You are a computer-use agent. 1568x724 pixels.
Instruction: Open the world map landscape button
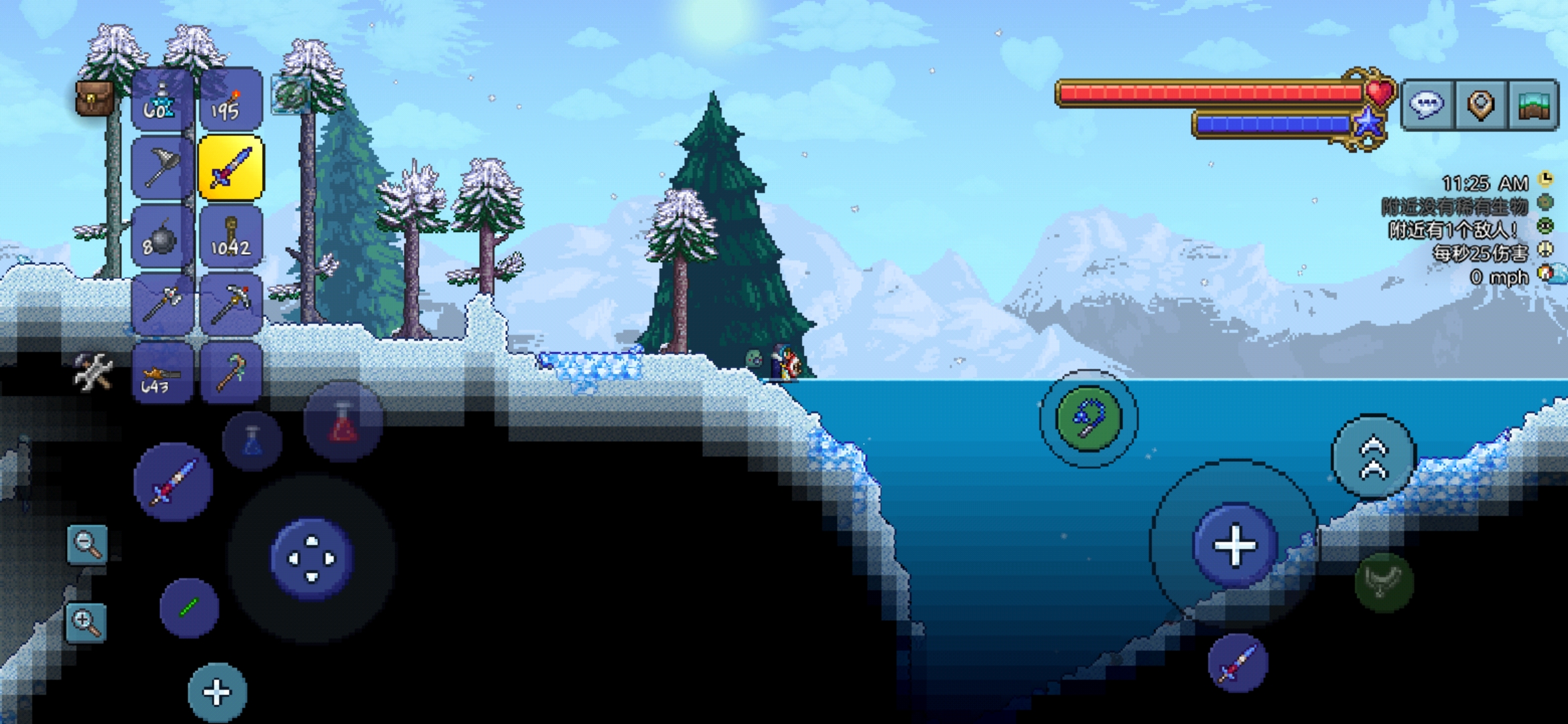(x=1533, y=105)
